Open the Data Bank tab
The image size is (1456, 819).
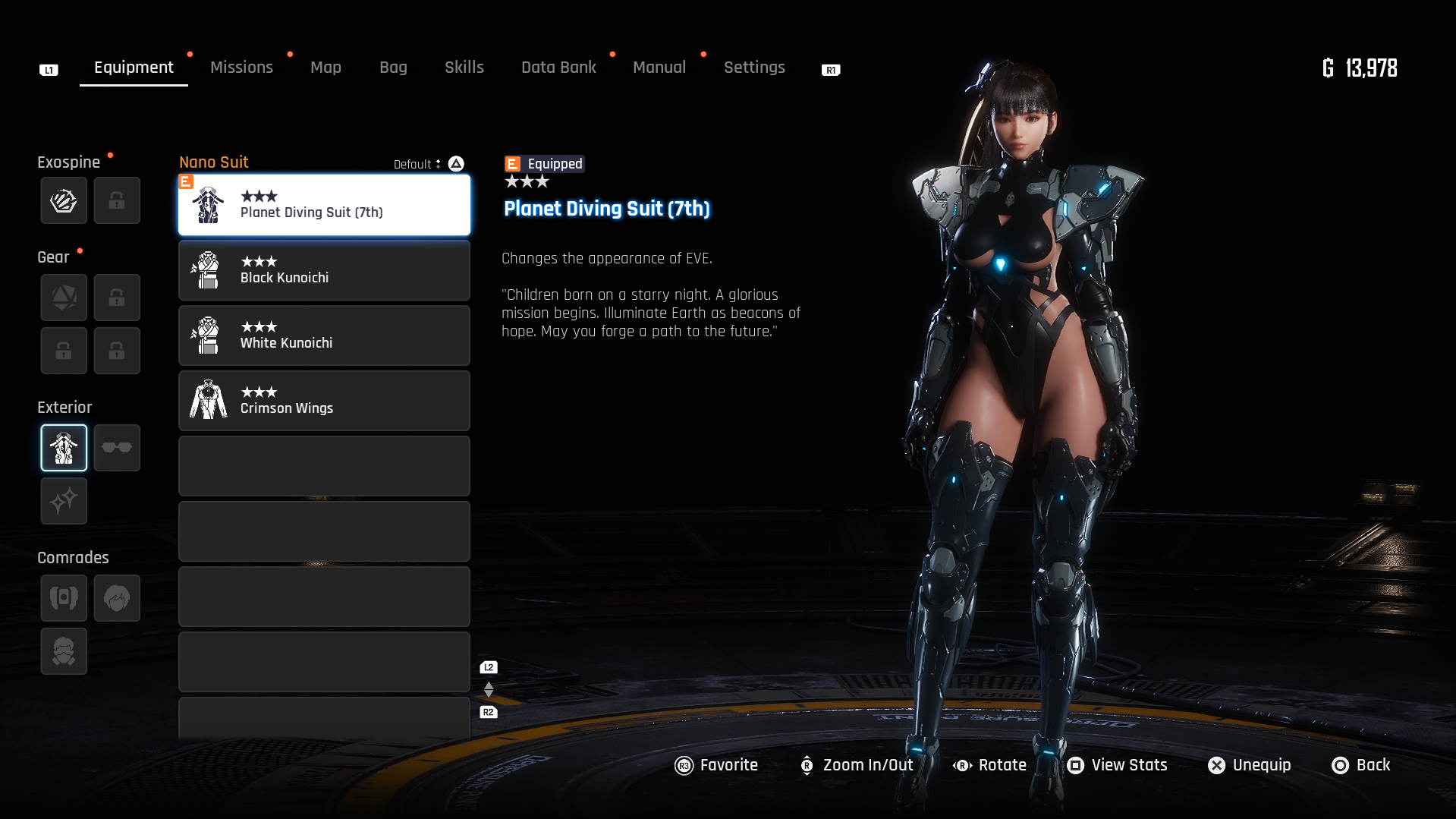(558, 68)
